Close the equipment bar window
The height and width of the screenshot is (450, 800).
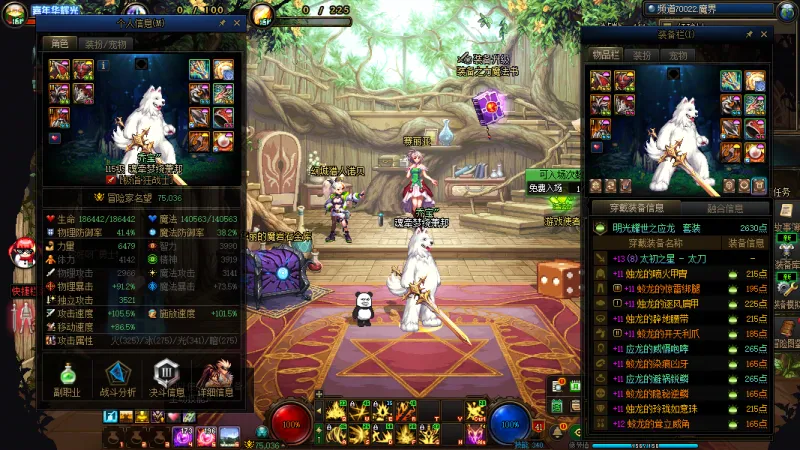(763, 34)
